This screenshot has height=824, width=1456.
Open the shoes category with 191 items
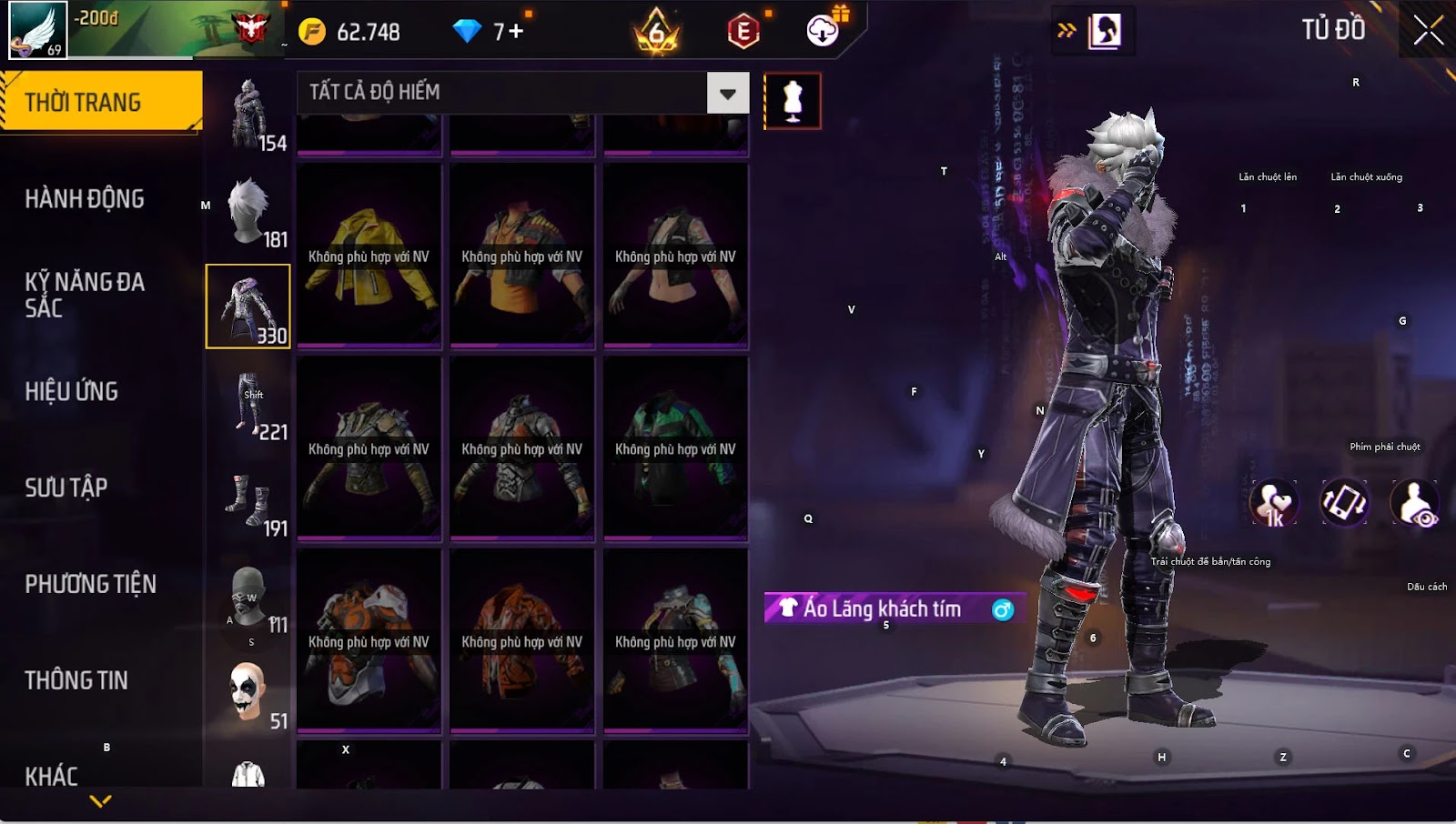(248, 501)
